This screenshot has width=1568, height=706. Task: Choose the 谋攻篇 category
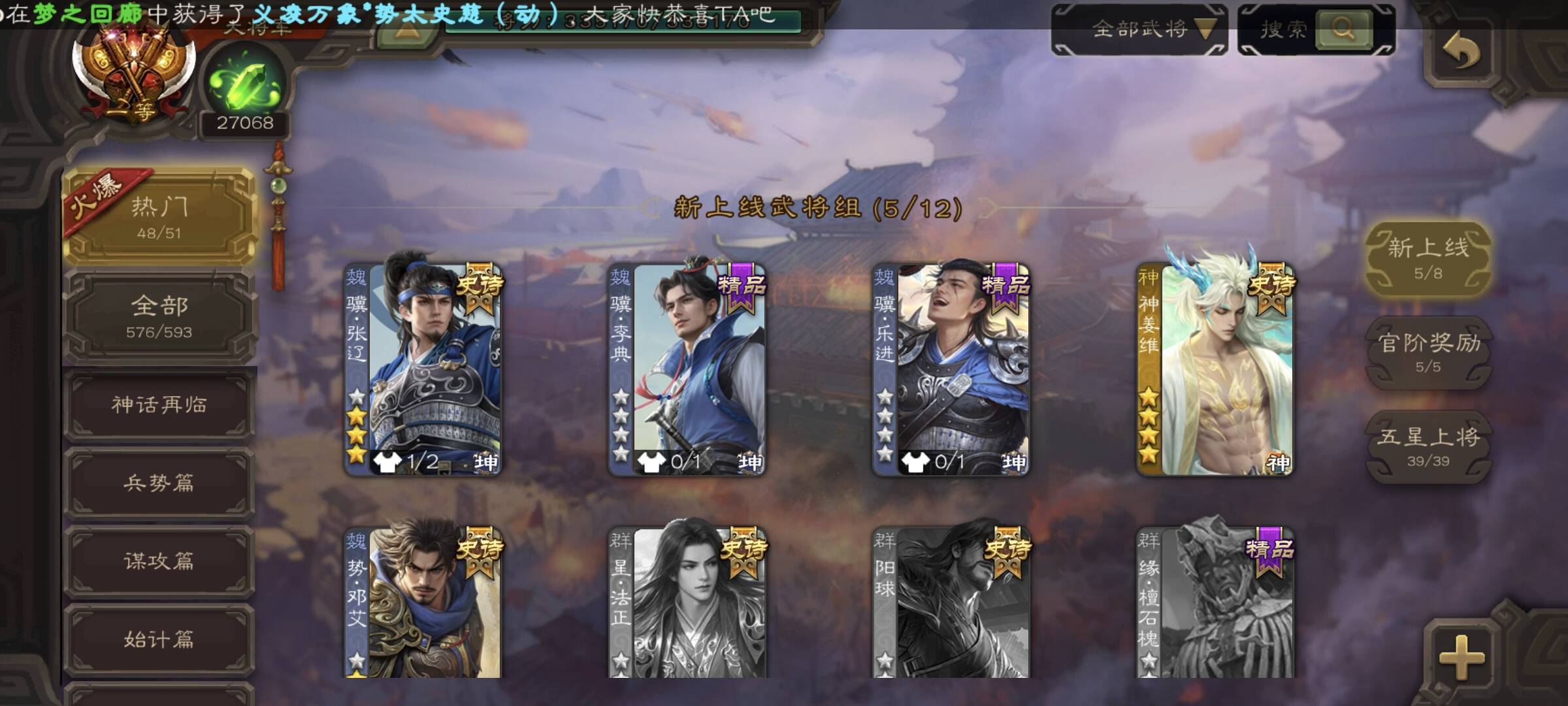pos(159,562)
